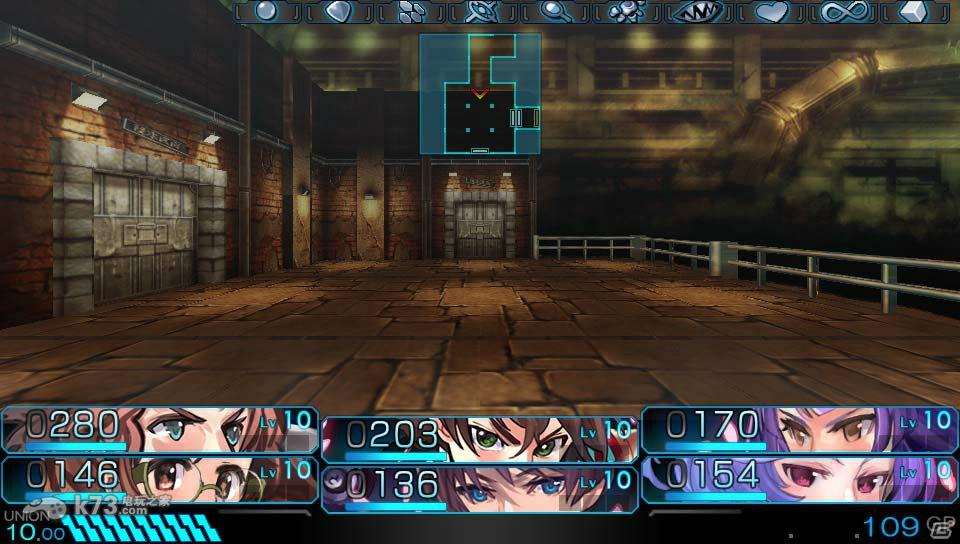Image resolution: width=960 pixels, height=544 pixels.
Task: Activate the fanged mouth icon
Action: click(698, 11)
